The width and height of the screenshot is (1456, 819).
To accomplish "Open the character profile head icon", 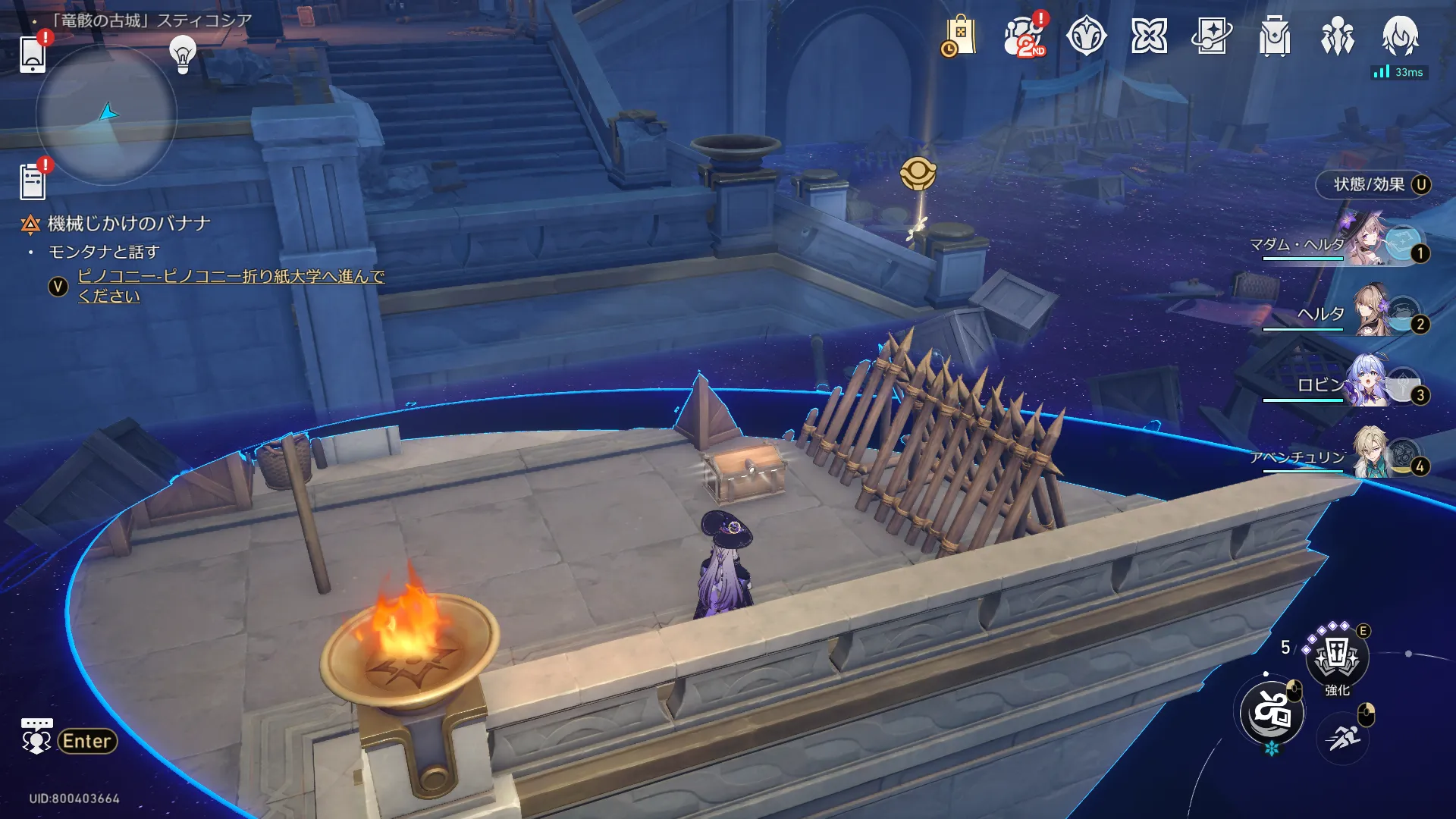I will point(1400,35).
